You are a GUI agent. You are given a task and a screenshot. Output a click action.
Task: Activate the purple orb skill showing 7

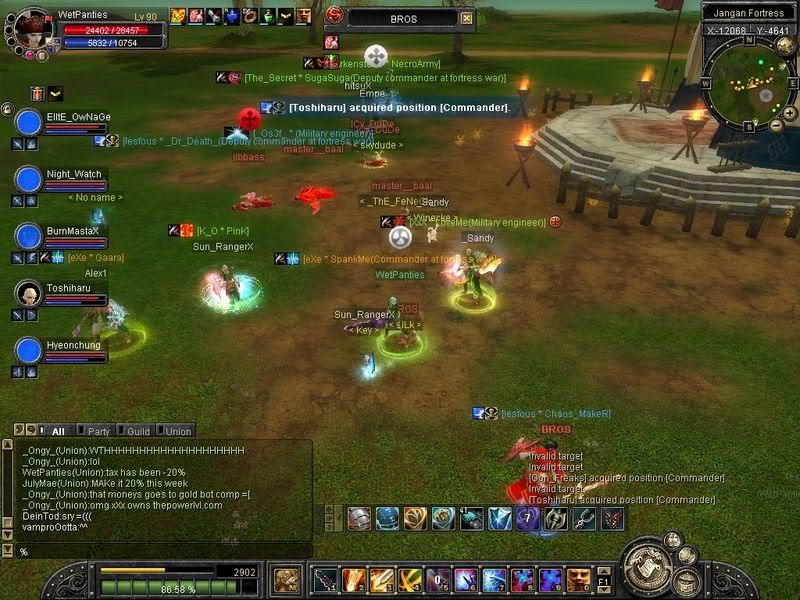(527, 518)
